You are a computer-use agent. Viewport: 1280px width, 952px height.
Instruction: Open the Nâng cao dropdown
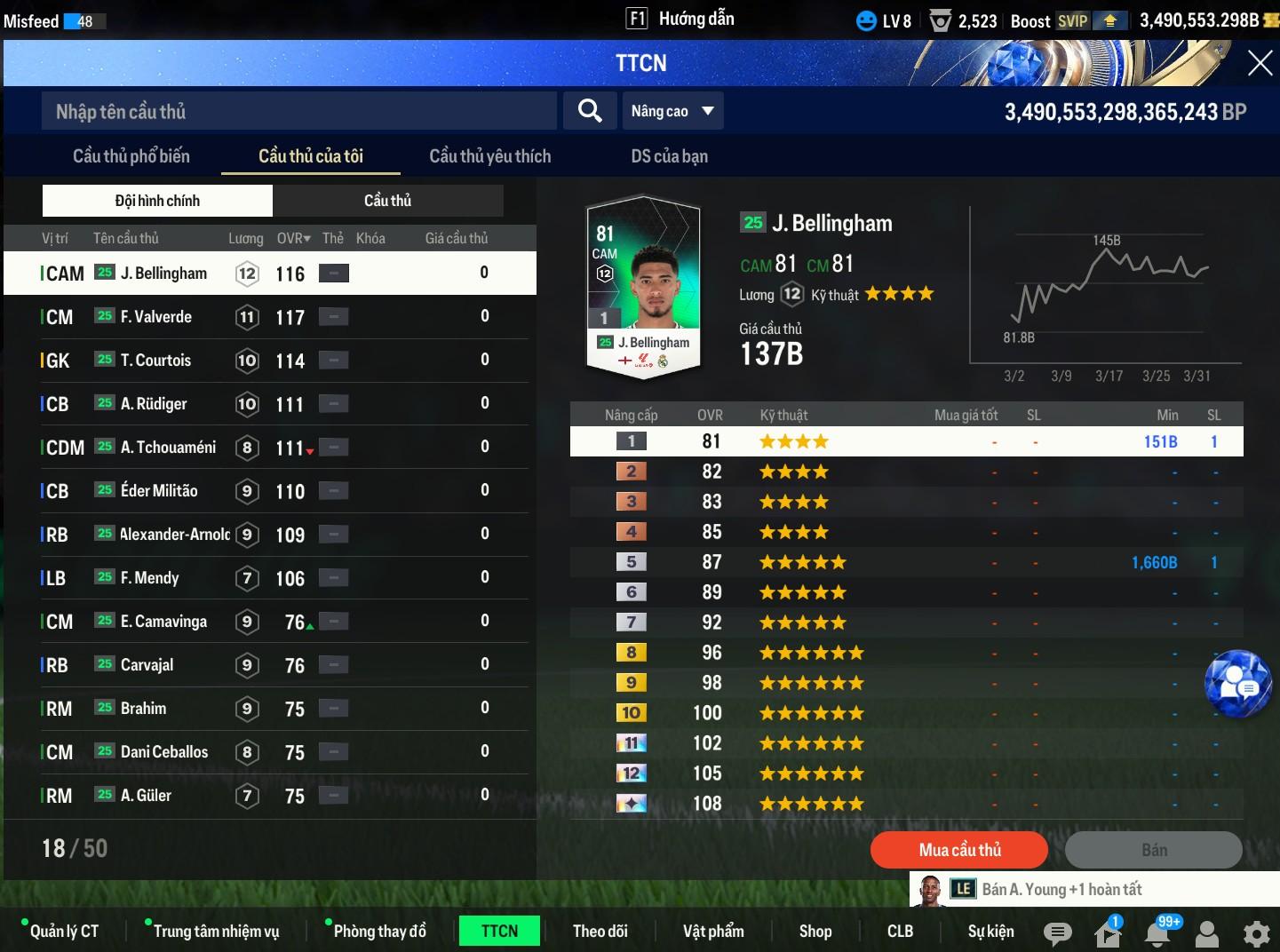point(672,111)
